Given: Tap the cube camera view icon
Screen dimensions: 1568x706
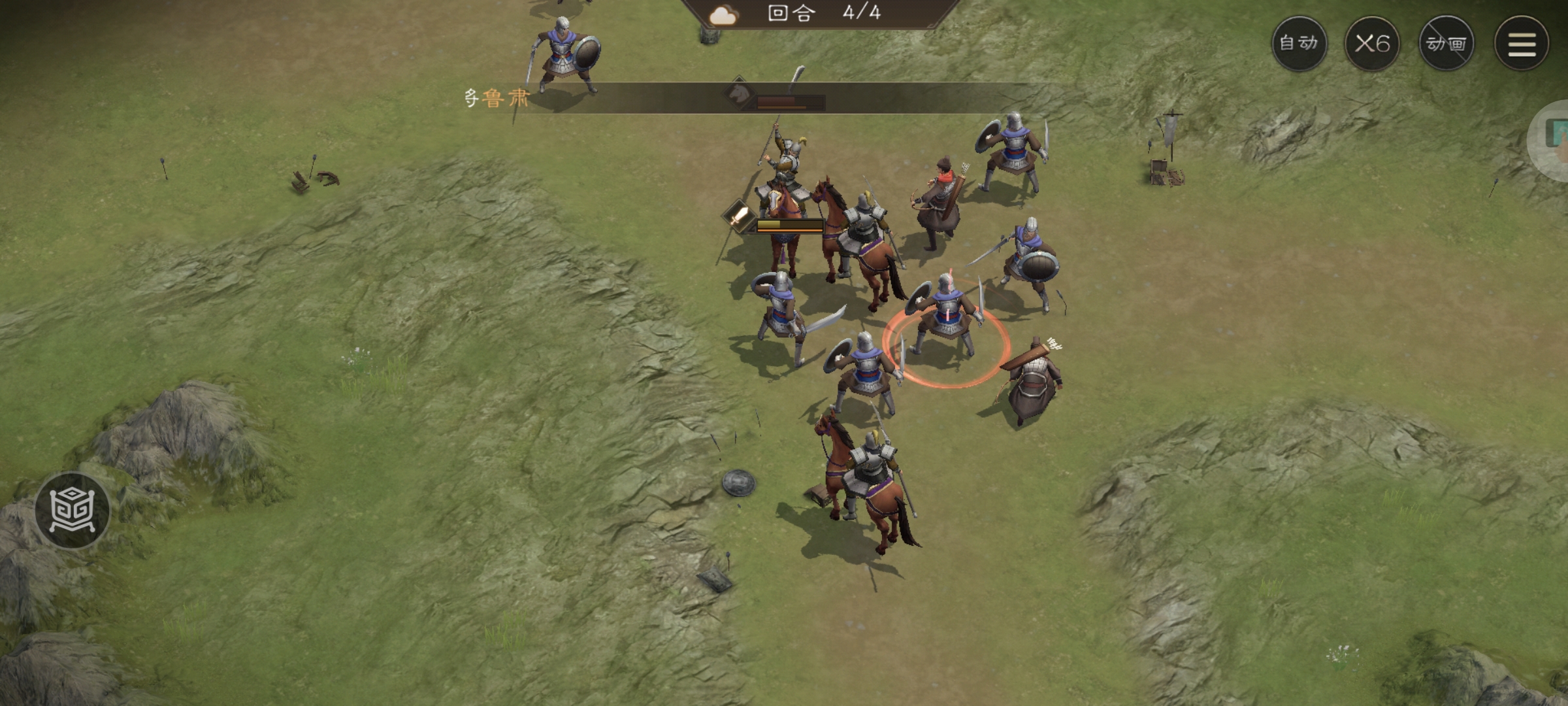Looking at the screenshot, I should click(73, 511).
